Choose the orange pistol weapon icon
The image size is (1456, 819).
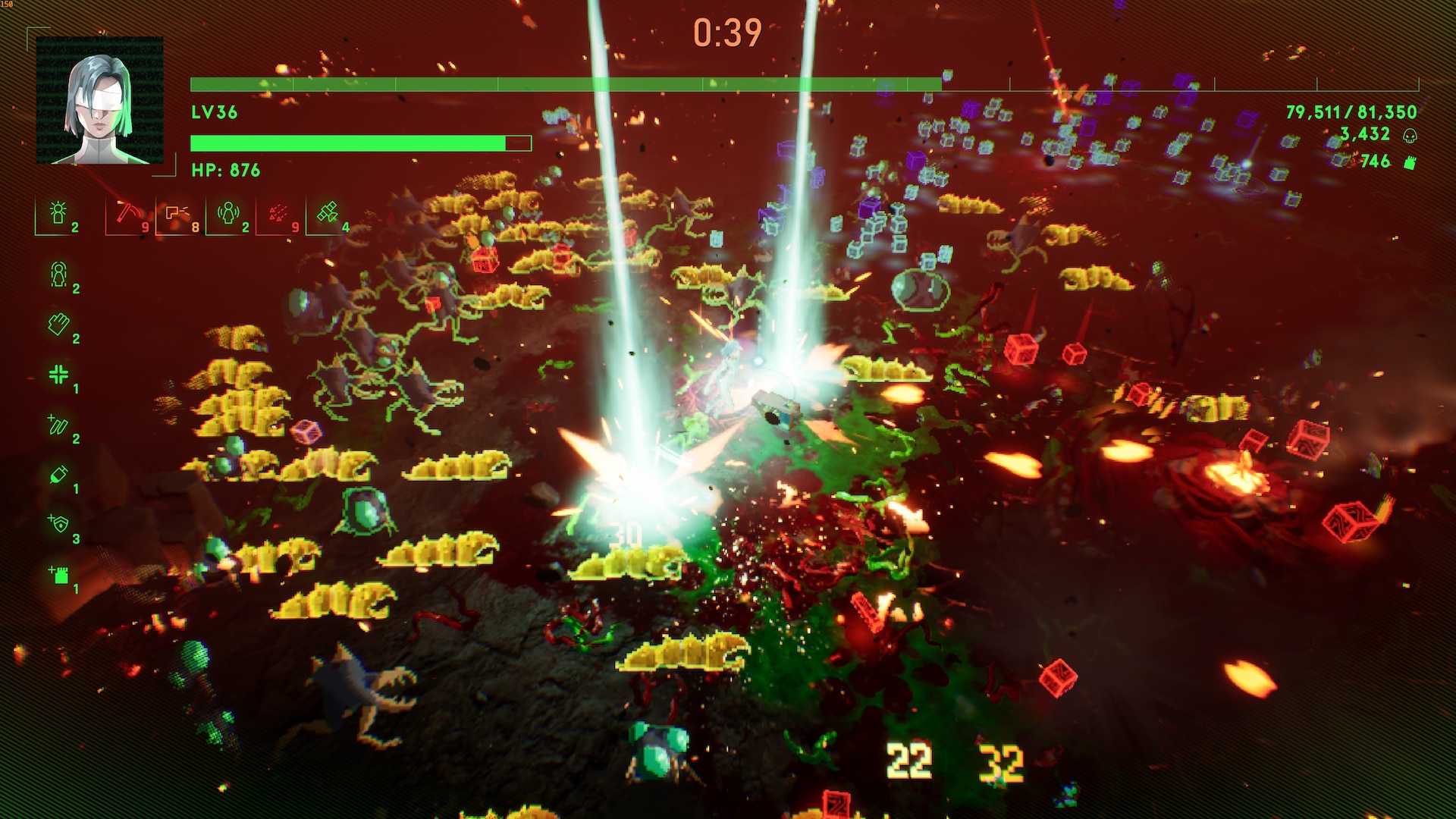coord(177,213)
